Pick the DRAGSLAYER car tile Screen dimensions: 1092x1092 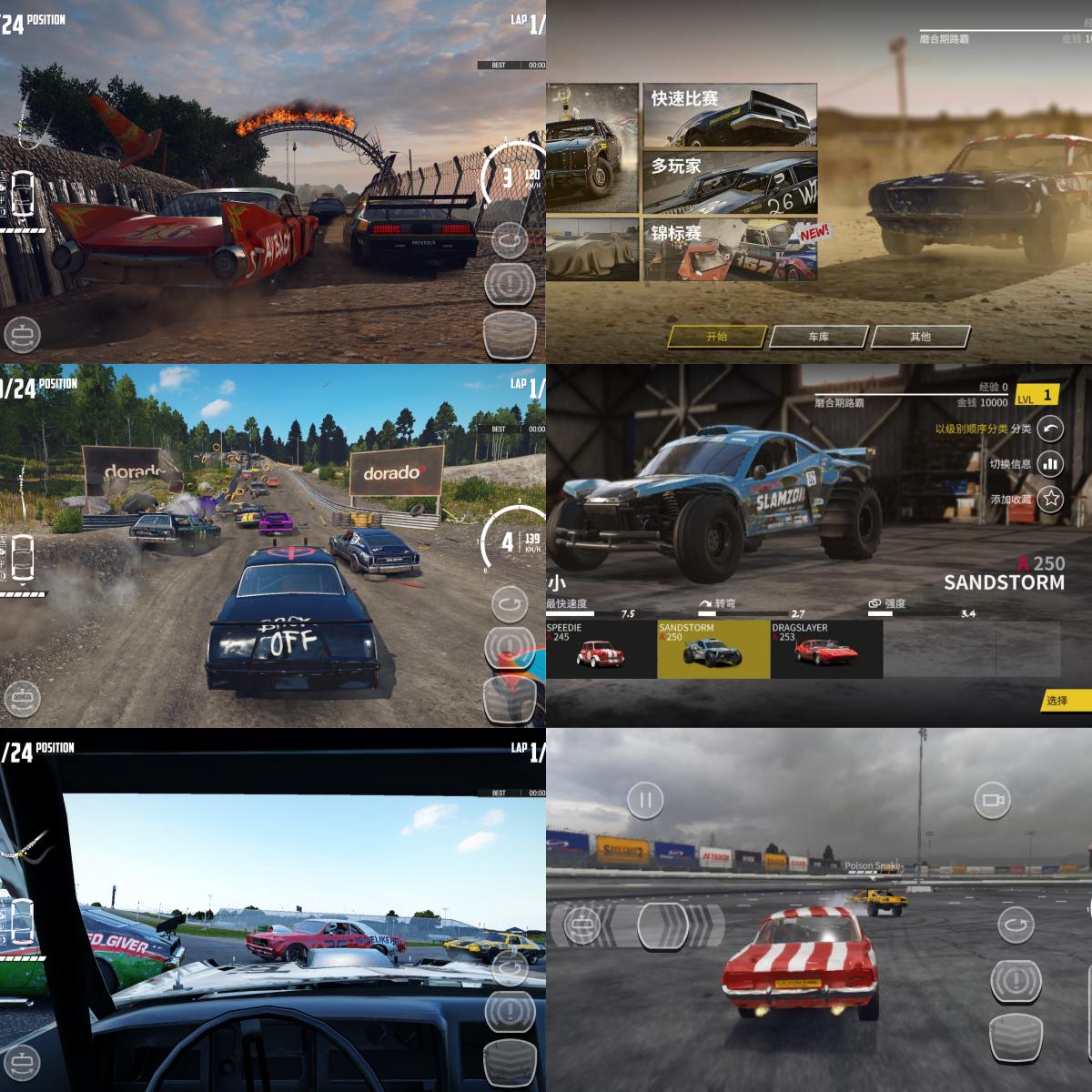pyautogui.click(x=826, y=649)
